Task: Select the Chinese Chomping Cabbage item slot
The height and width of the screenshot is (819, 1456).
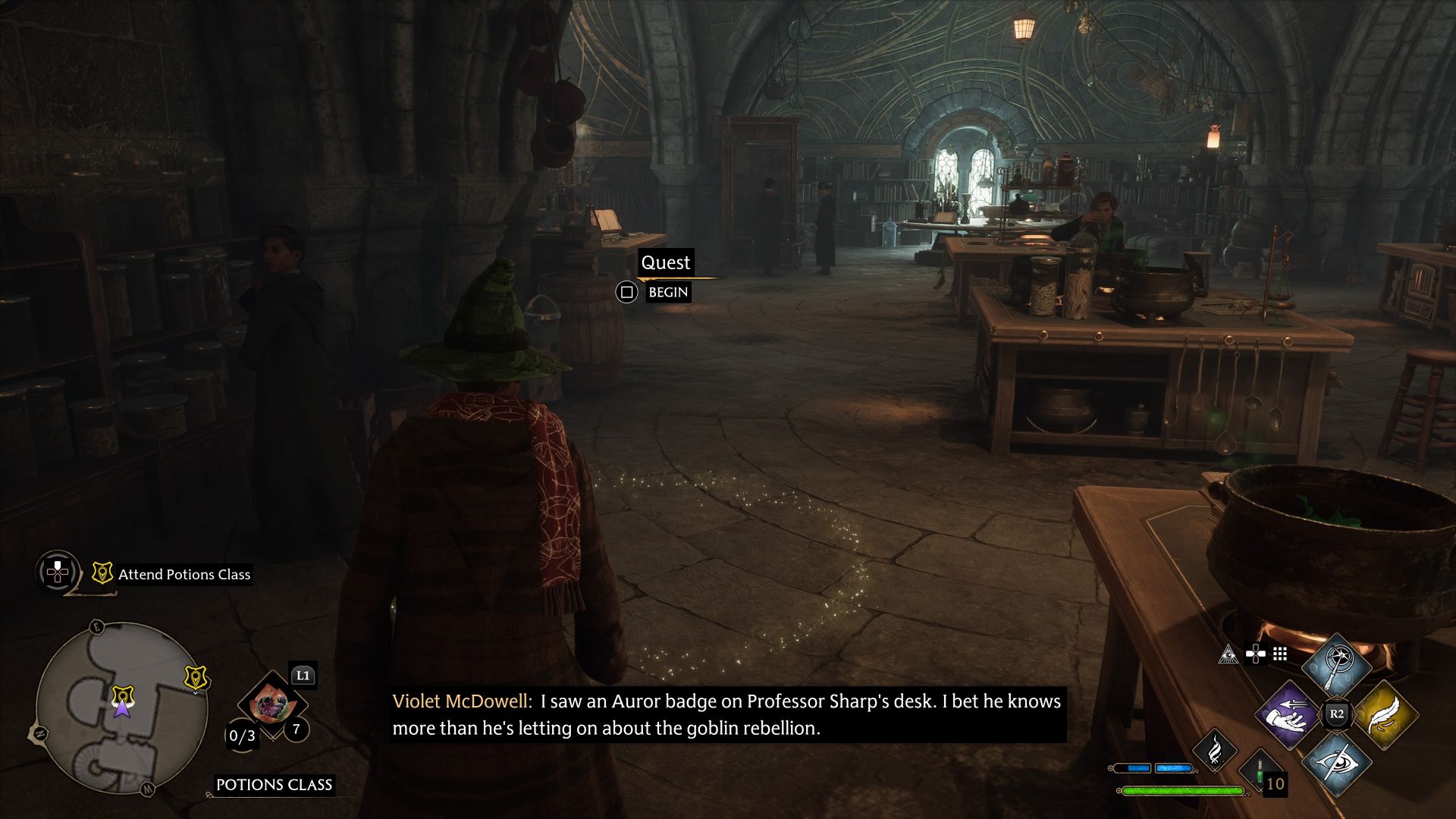Action: [x=271, y=705]
